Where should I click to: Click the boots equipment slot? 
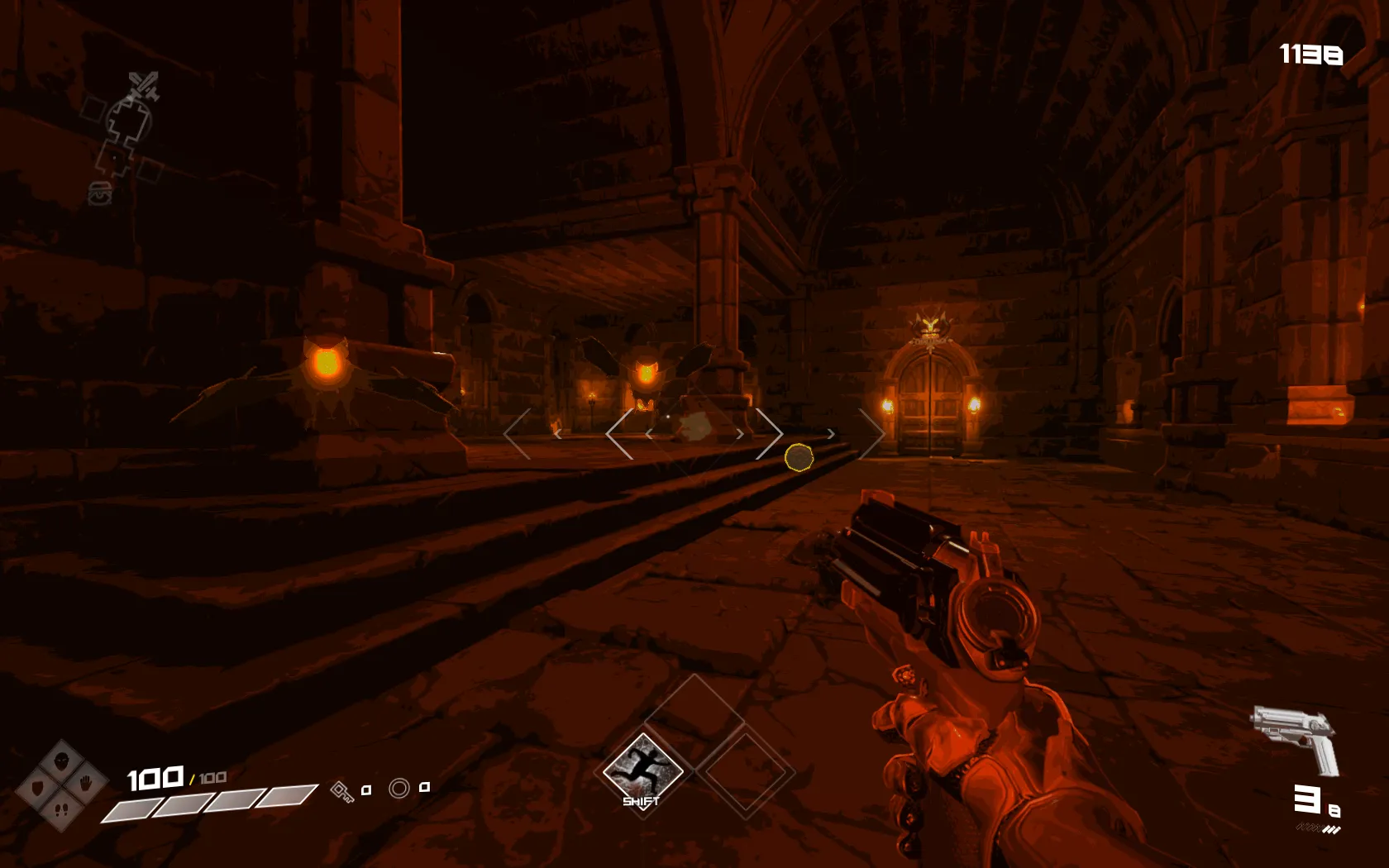62,808
